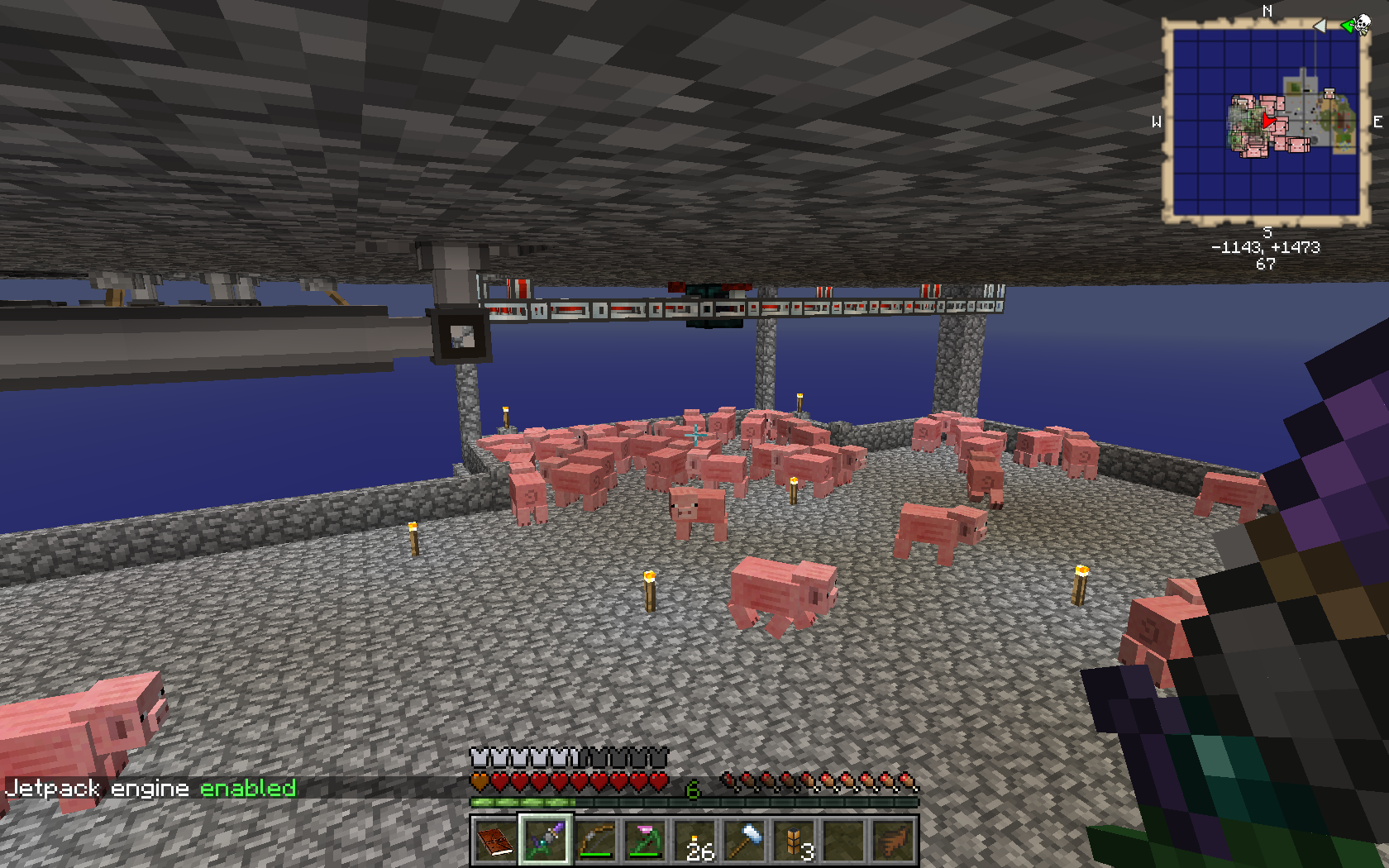Choose the orange block stack of 3
1389x868 pixels.
click(796, 842)
